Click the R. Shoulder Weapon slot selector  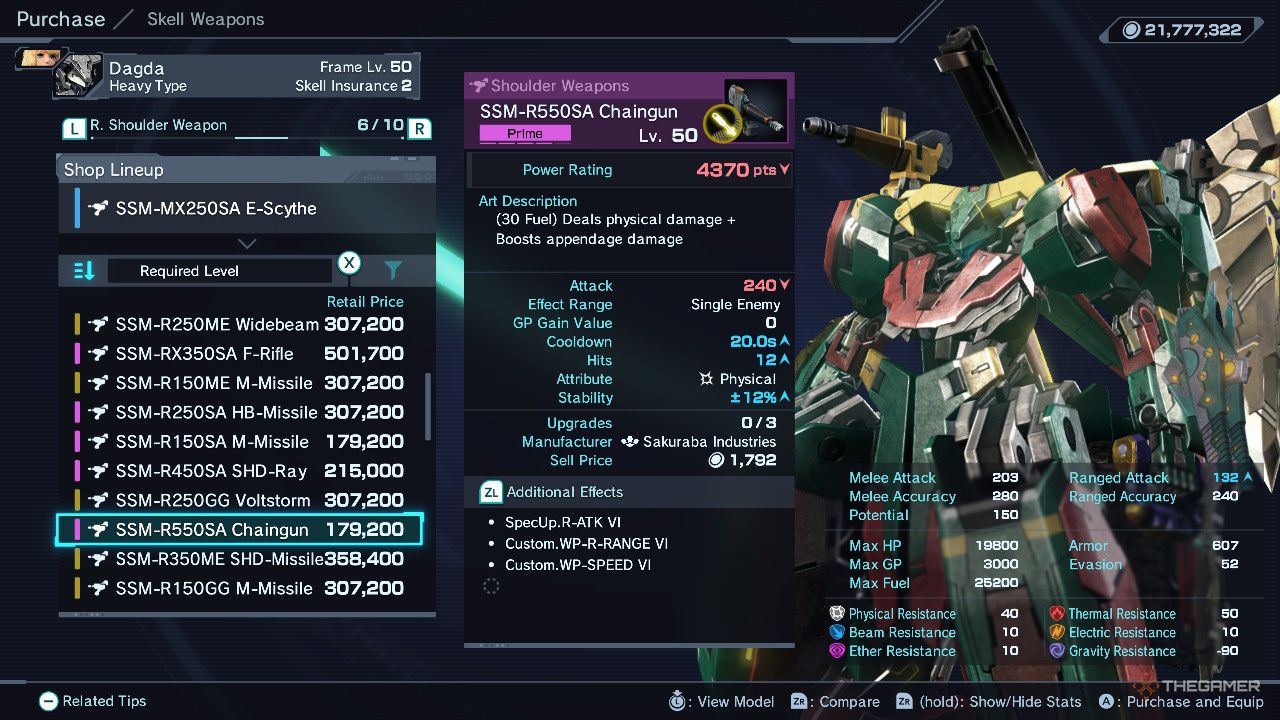pos(247,127)
